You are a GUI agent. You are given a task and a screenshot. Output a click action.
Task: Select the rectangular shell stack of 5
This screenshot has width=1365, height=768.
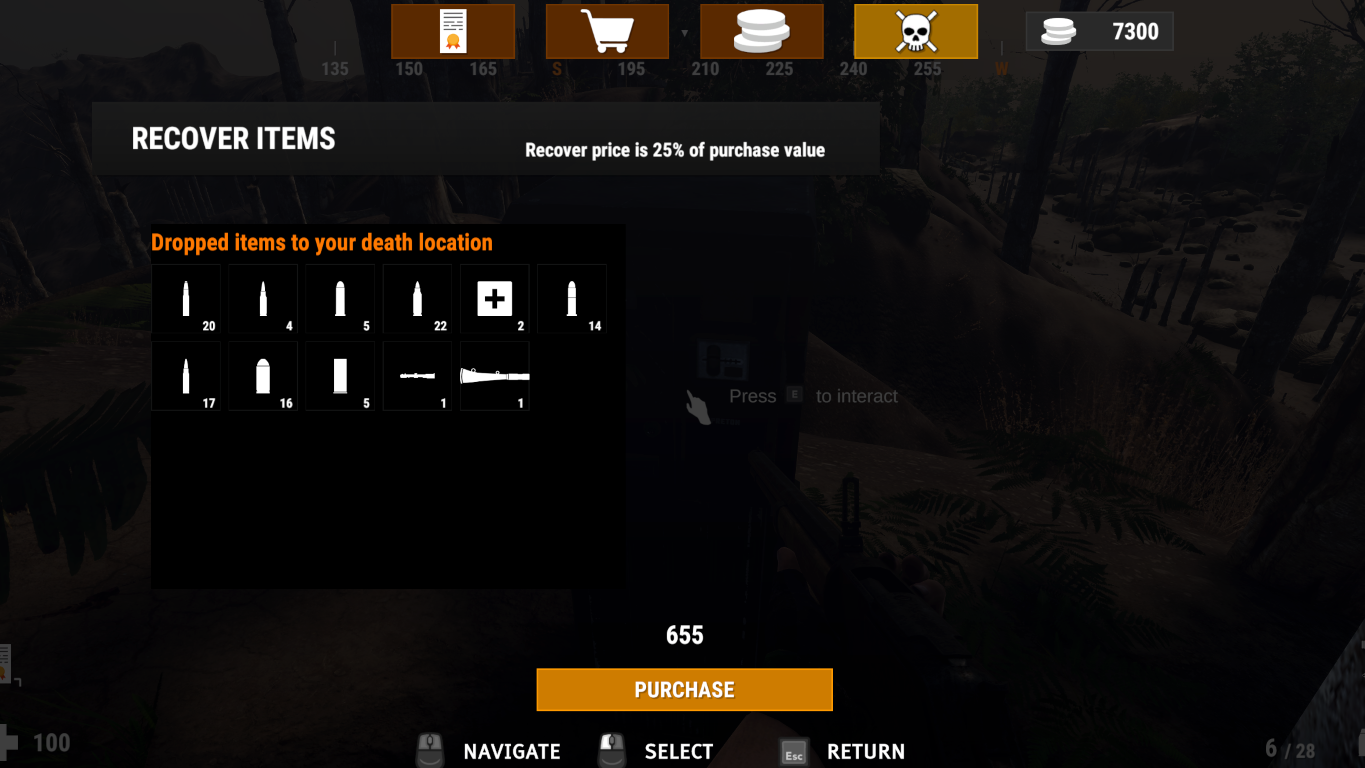tap(340, 376)
